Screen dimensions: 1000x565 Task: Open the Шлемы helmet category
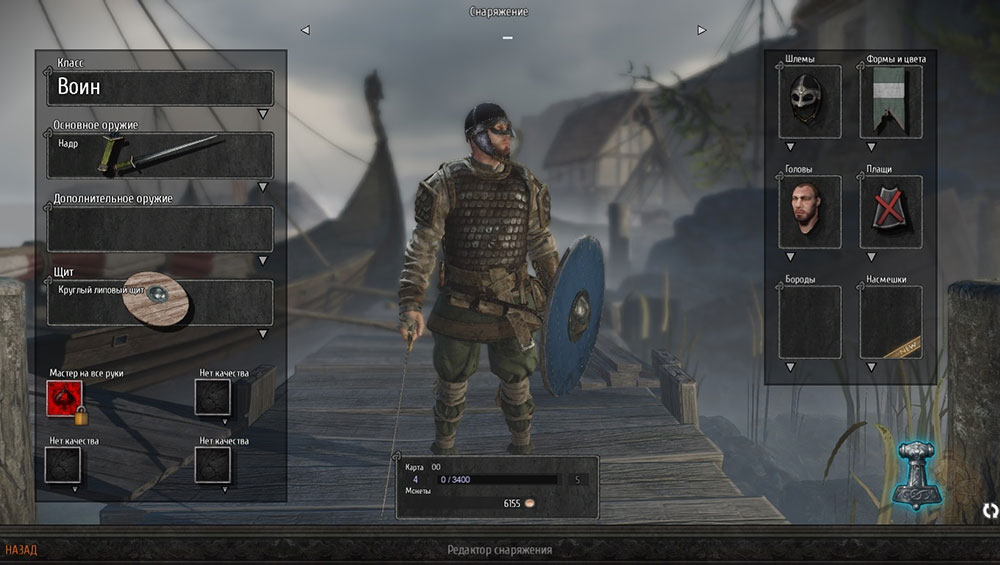point(809,102)
